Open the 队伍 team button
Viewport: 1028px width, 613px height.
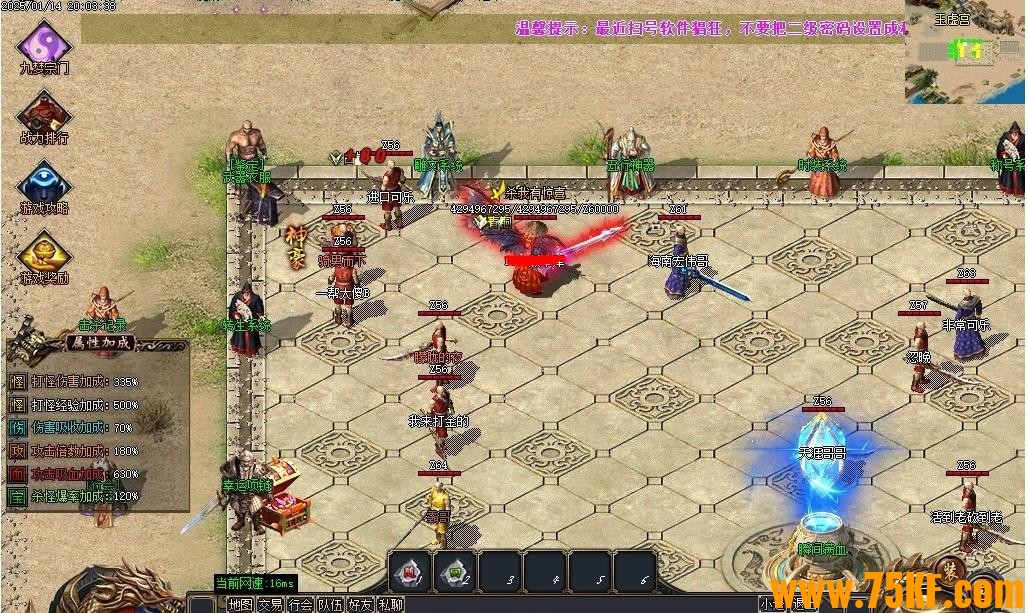click(x=330, y=604)
